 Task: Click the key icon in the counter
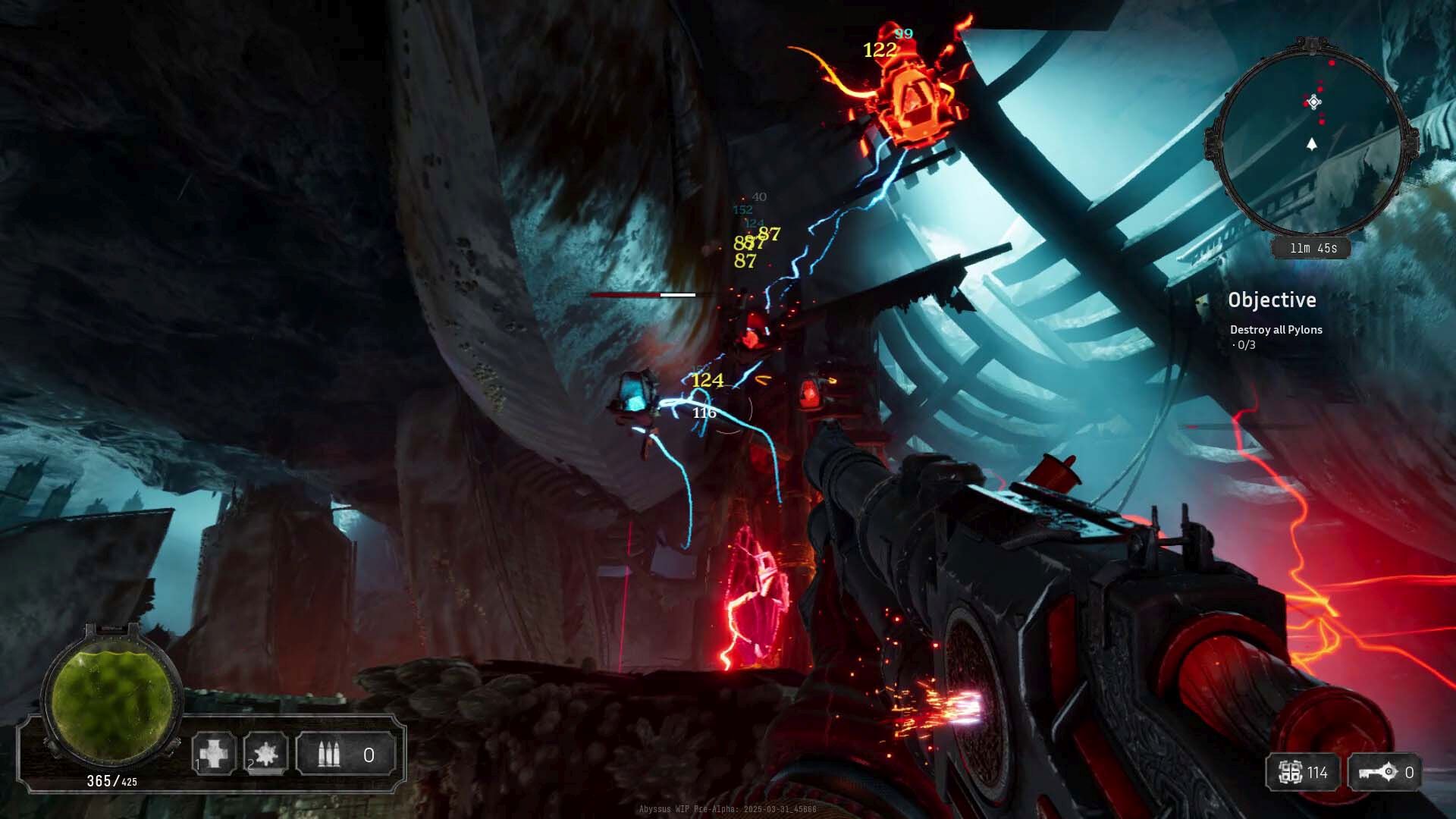click(x=1378, y=773)
